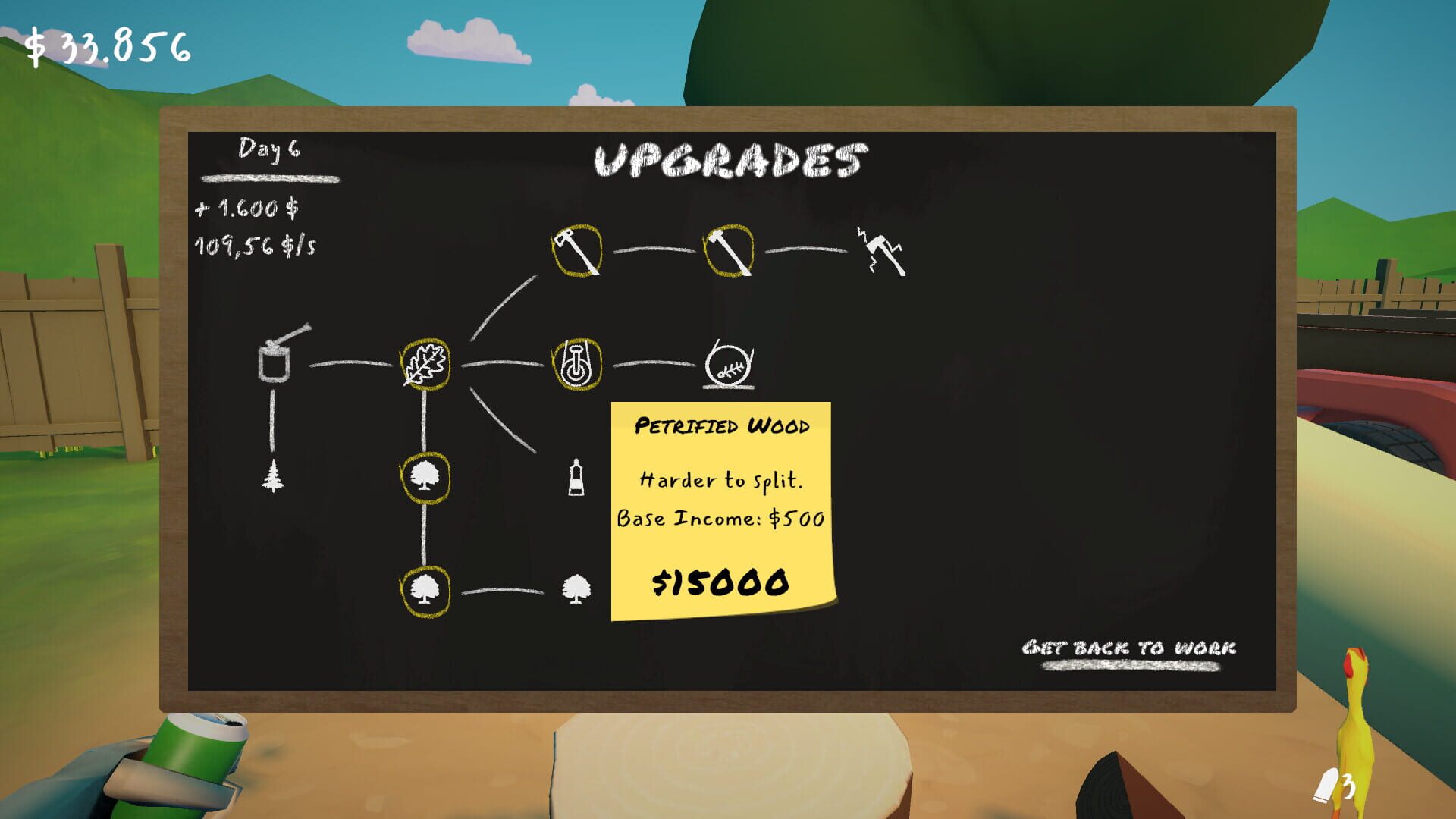Open the fishbone branch upgrade node

726,368
